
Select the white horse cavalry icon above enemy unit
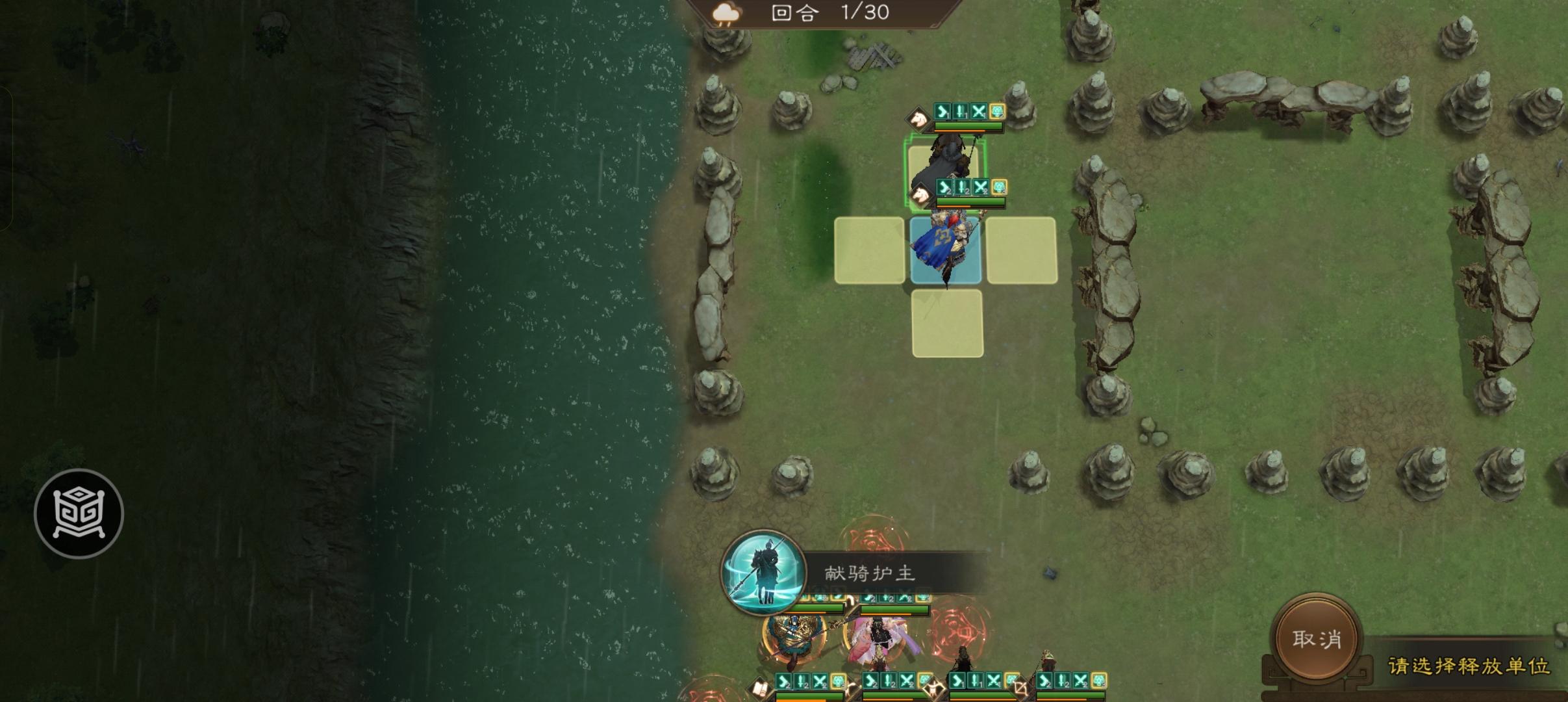tap(919, 118)
